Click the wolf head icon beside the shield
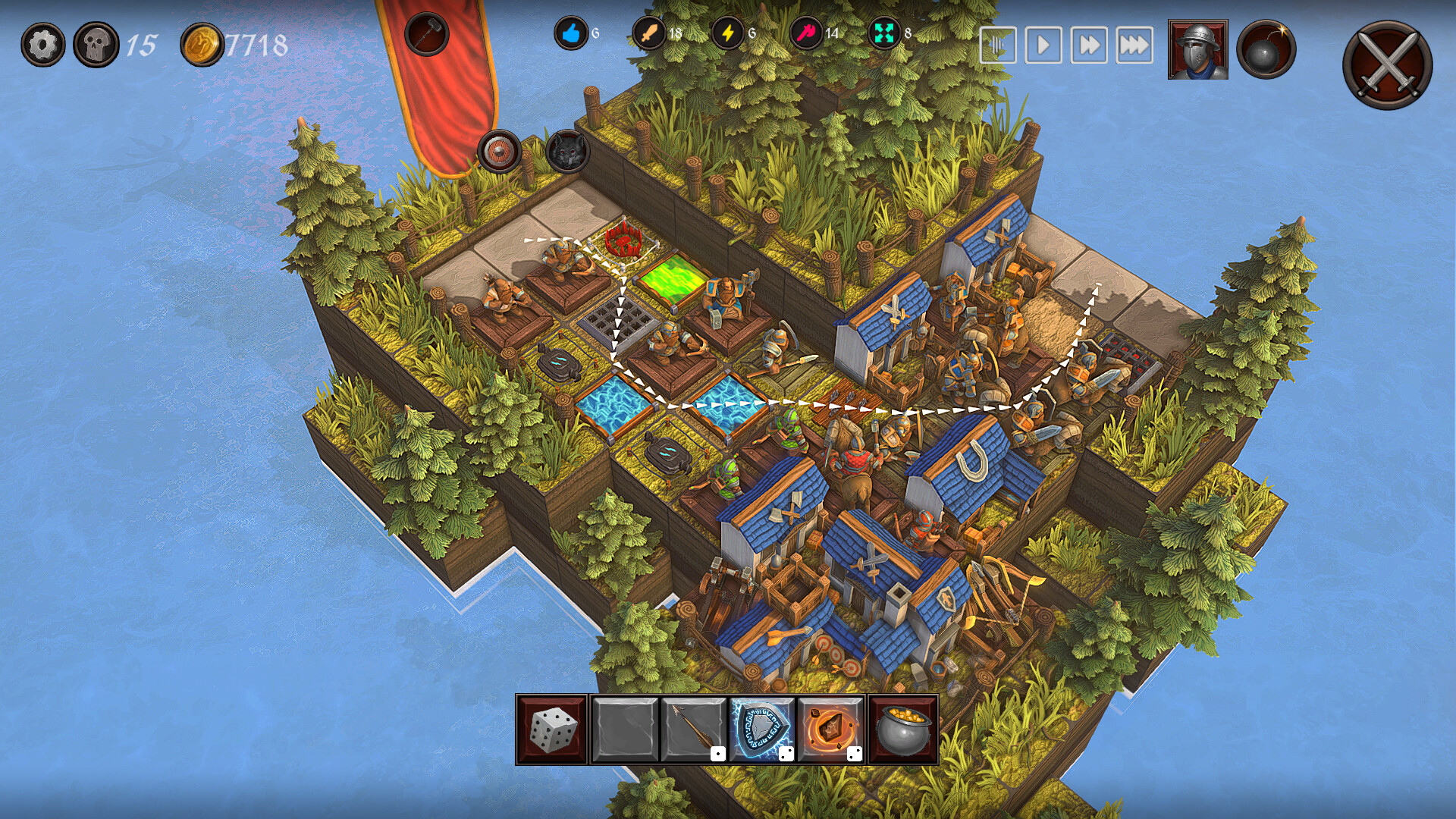The height and width of the screenshot is (819, 1456). [567, 149]
